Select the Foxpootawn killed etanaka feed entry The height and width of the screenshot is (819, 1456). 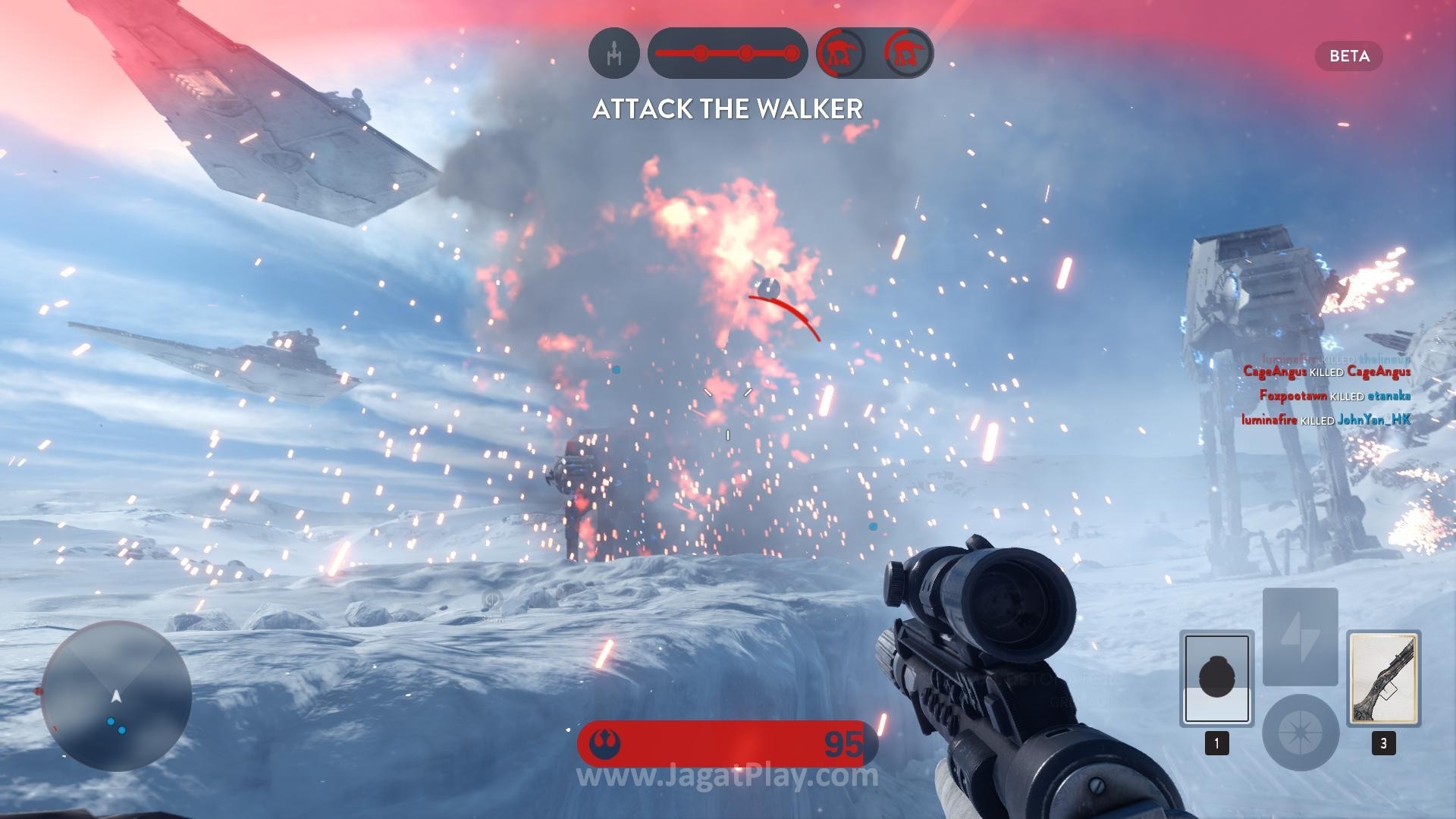tap(1335, 396)
